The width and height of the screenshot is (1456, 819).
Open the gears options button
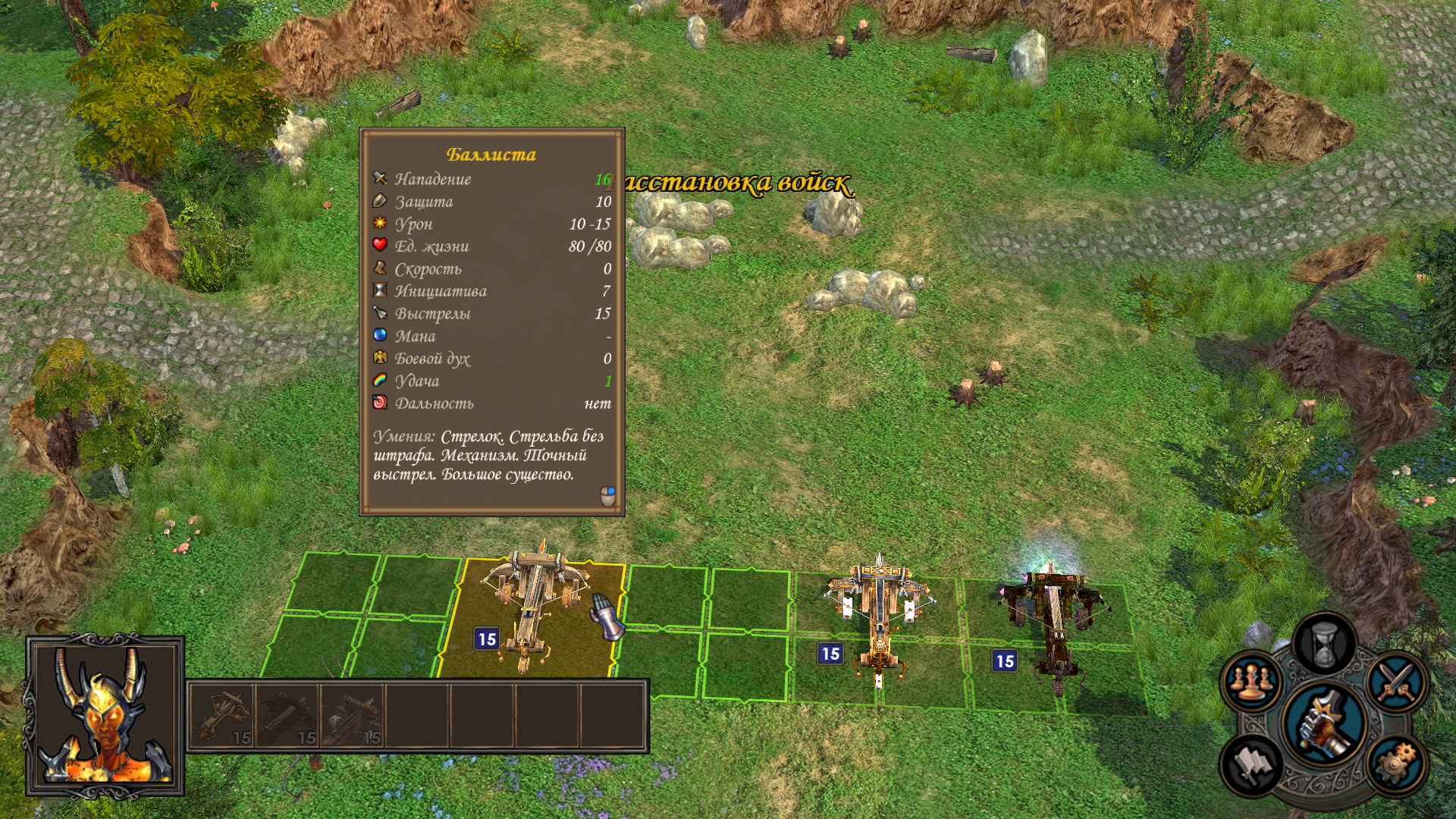1395,764
